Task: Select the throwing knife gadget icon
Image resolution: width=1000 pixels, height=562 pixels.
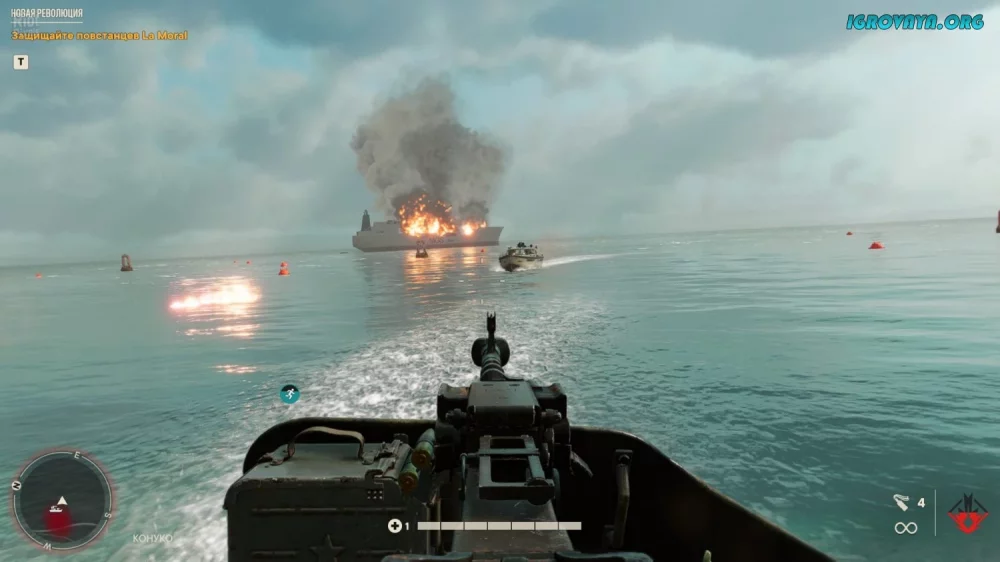Action: point(901,503)
